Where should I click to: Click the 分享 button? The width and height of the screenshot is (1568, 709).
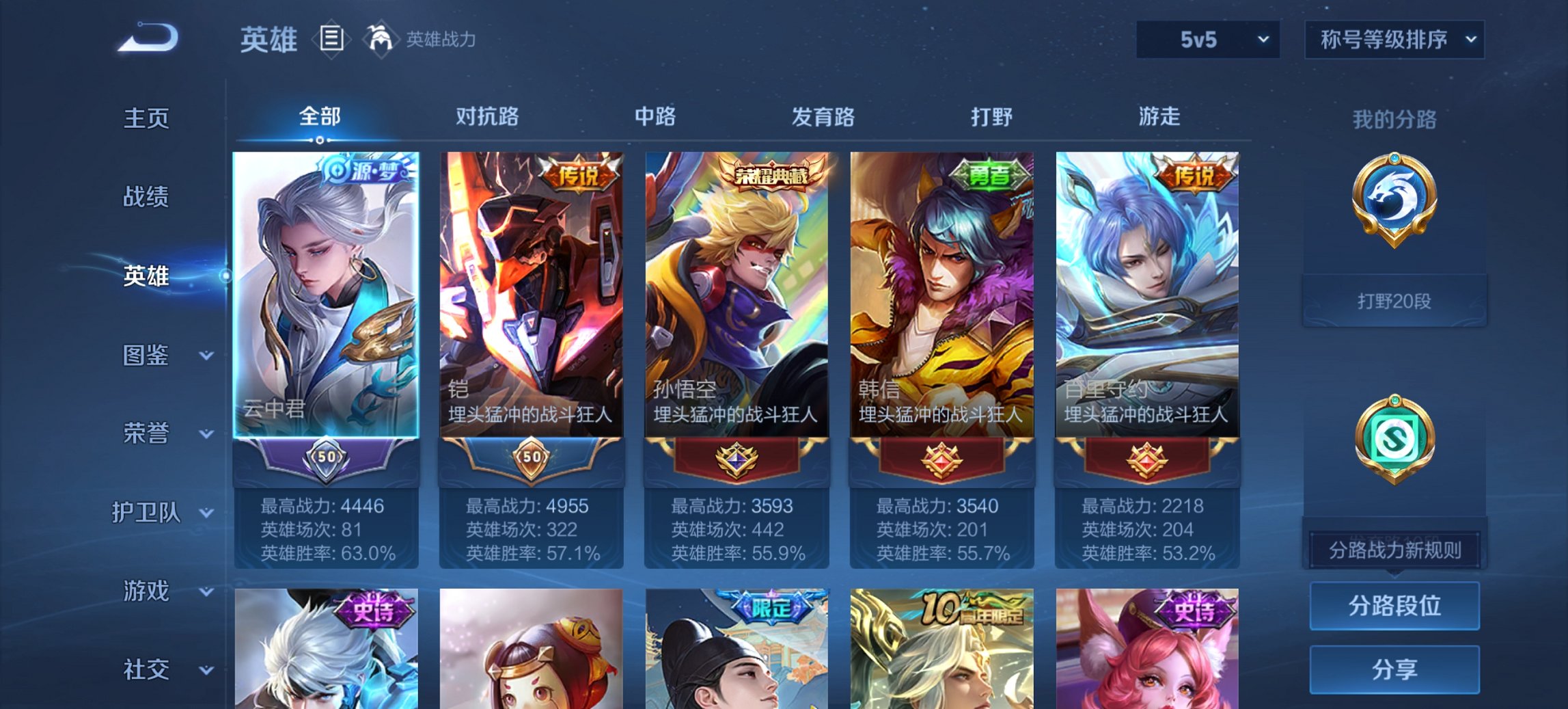[1394, 671]
